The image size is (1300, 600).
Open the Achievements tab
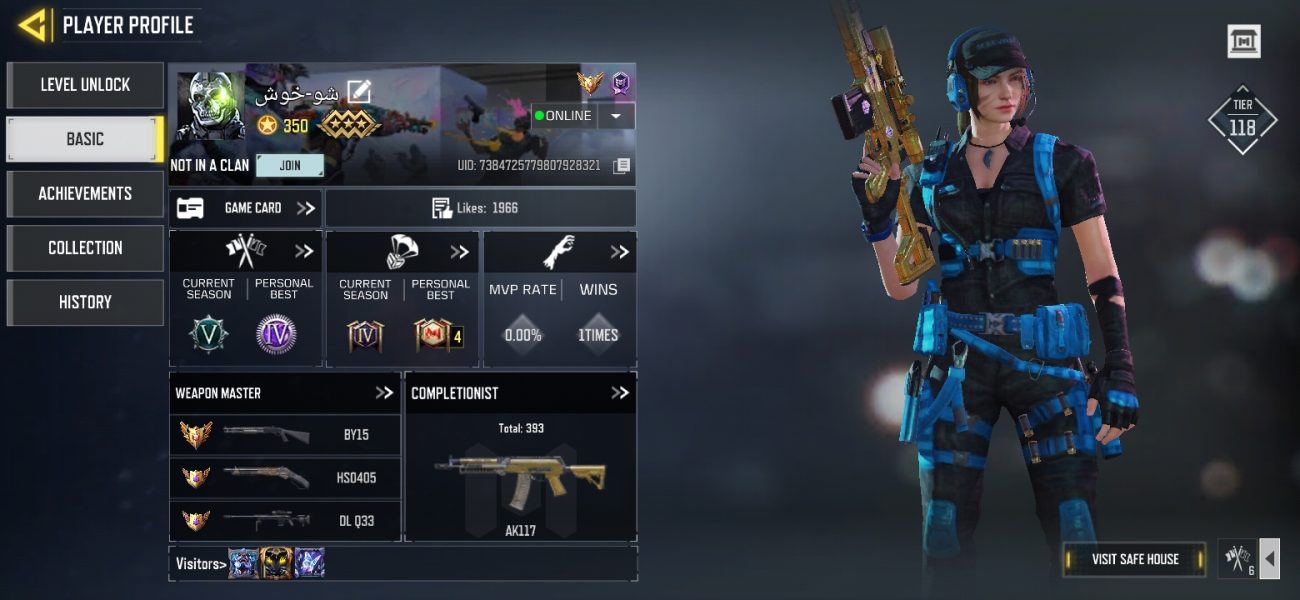tap(85, 193)
